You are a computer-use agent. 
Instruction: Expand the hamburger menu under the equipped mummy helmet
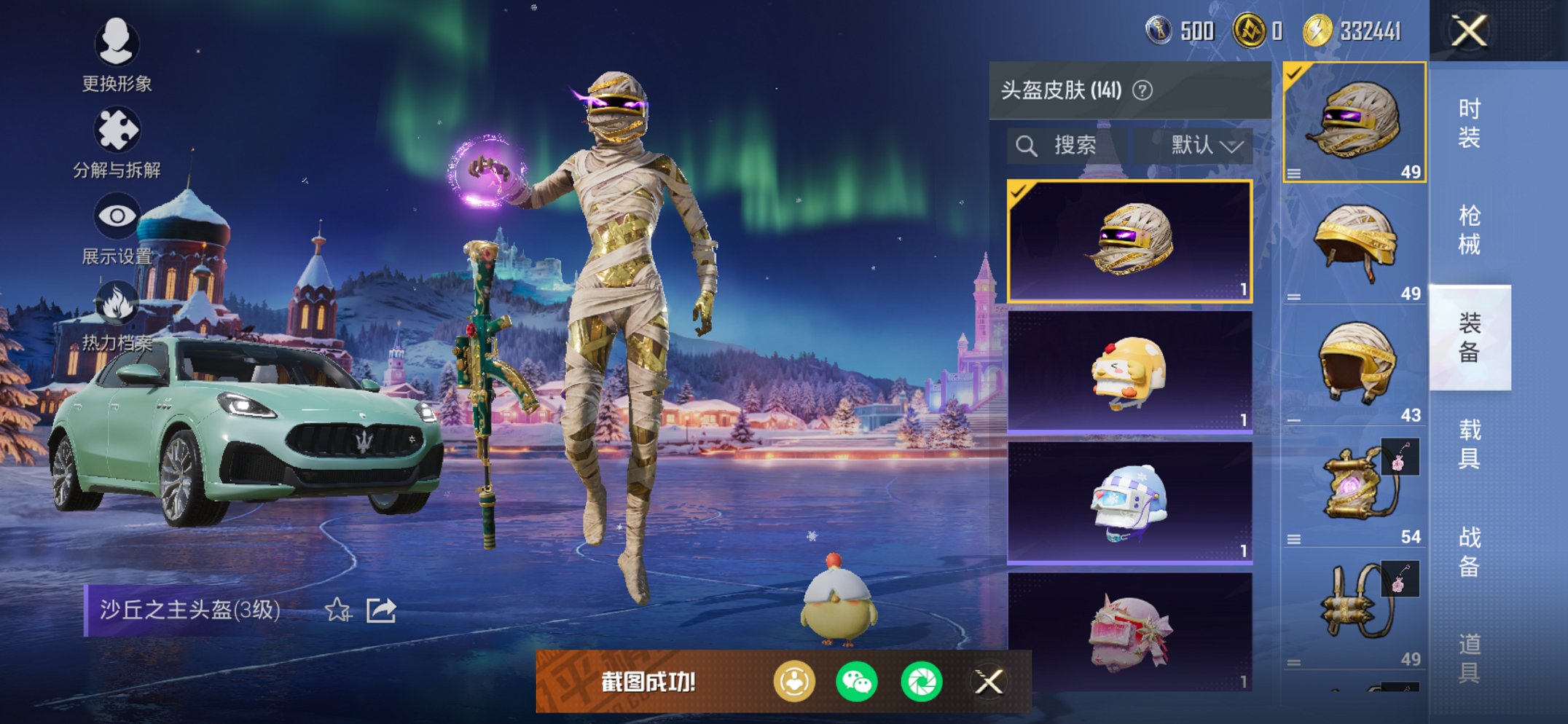(1295, 172)
